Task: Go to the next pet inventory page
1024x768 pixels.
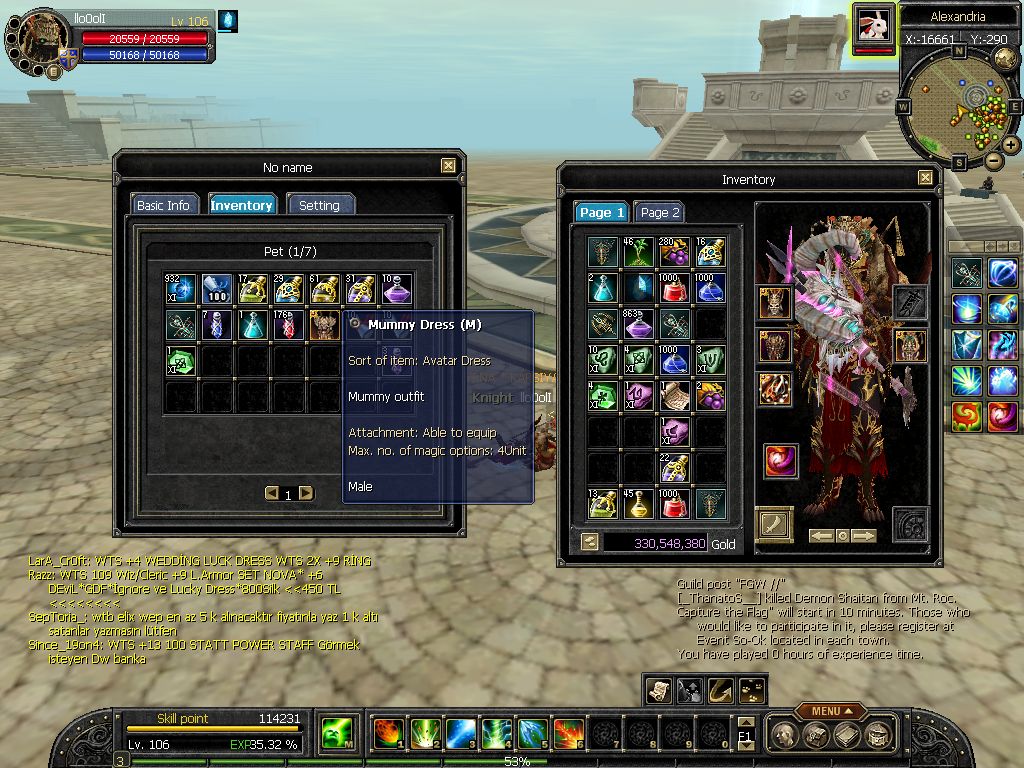Action: pos(306,493)
